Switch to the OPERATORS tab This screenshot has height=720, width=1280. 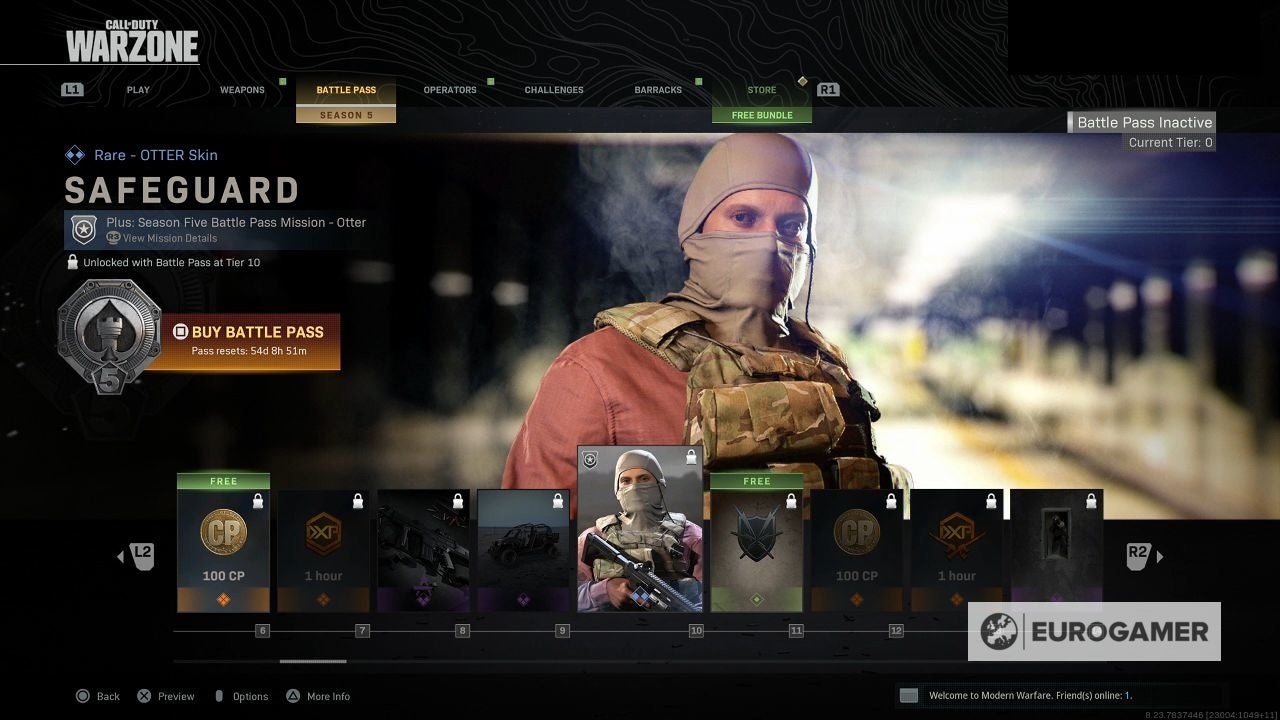point(449,89)
